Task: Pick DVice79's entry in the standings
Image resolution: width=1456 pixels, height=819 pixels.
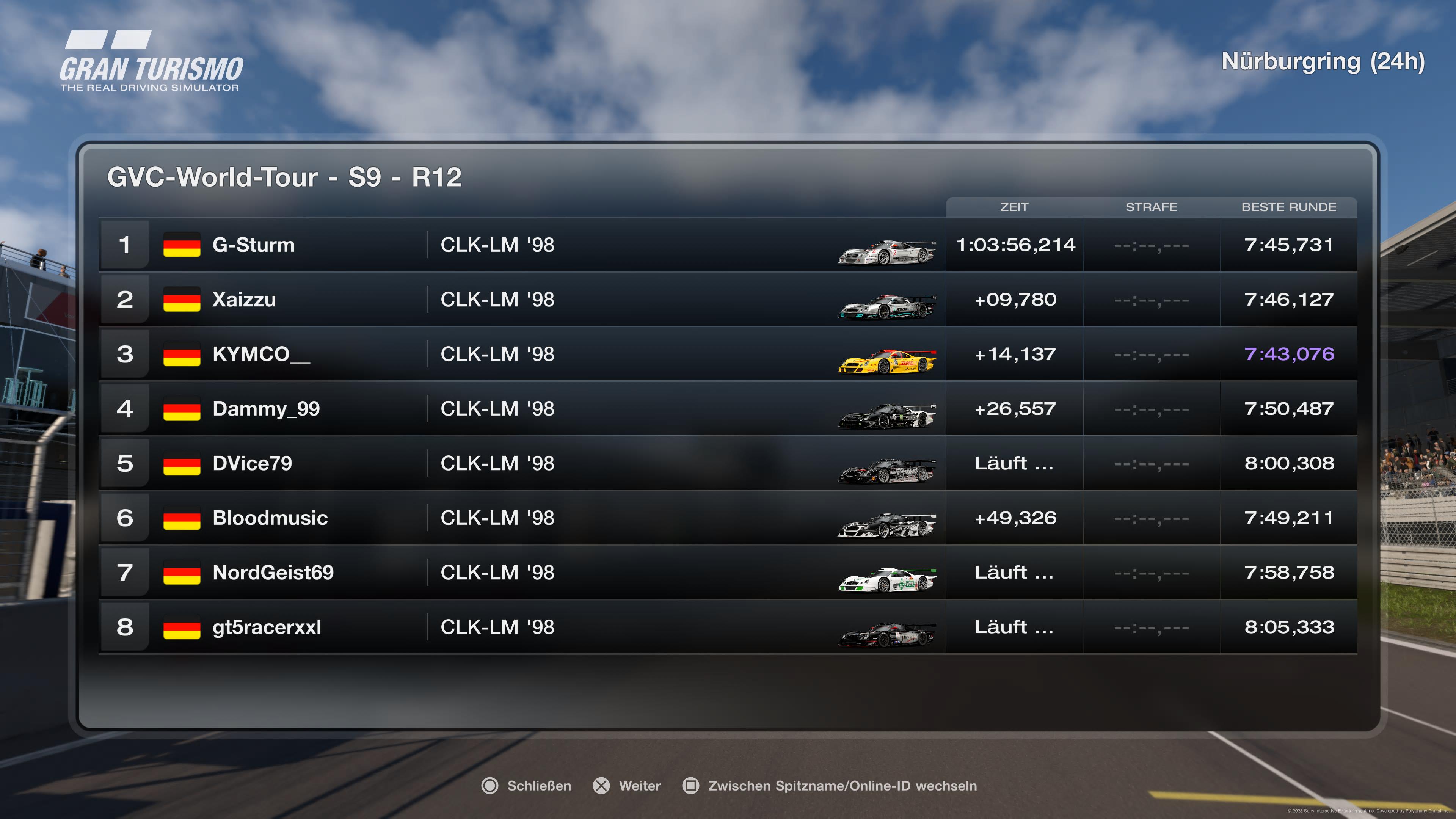Action: pyautogui.click(x=252, y=463)
